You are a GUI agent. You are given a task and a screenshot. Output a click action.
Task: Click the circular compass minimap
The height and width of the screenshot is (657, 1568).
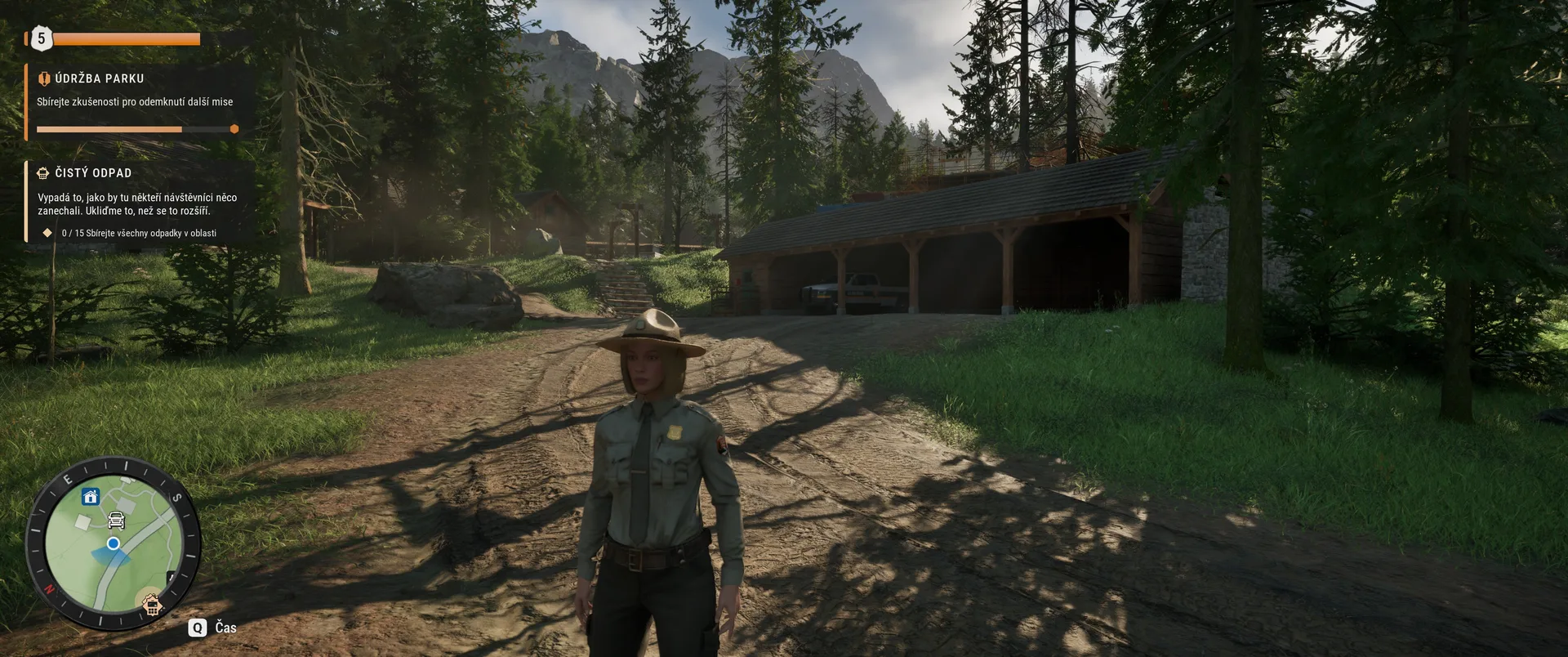114,543
